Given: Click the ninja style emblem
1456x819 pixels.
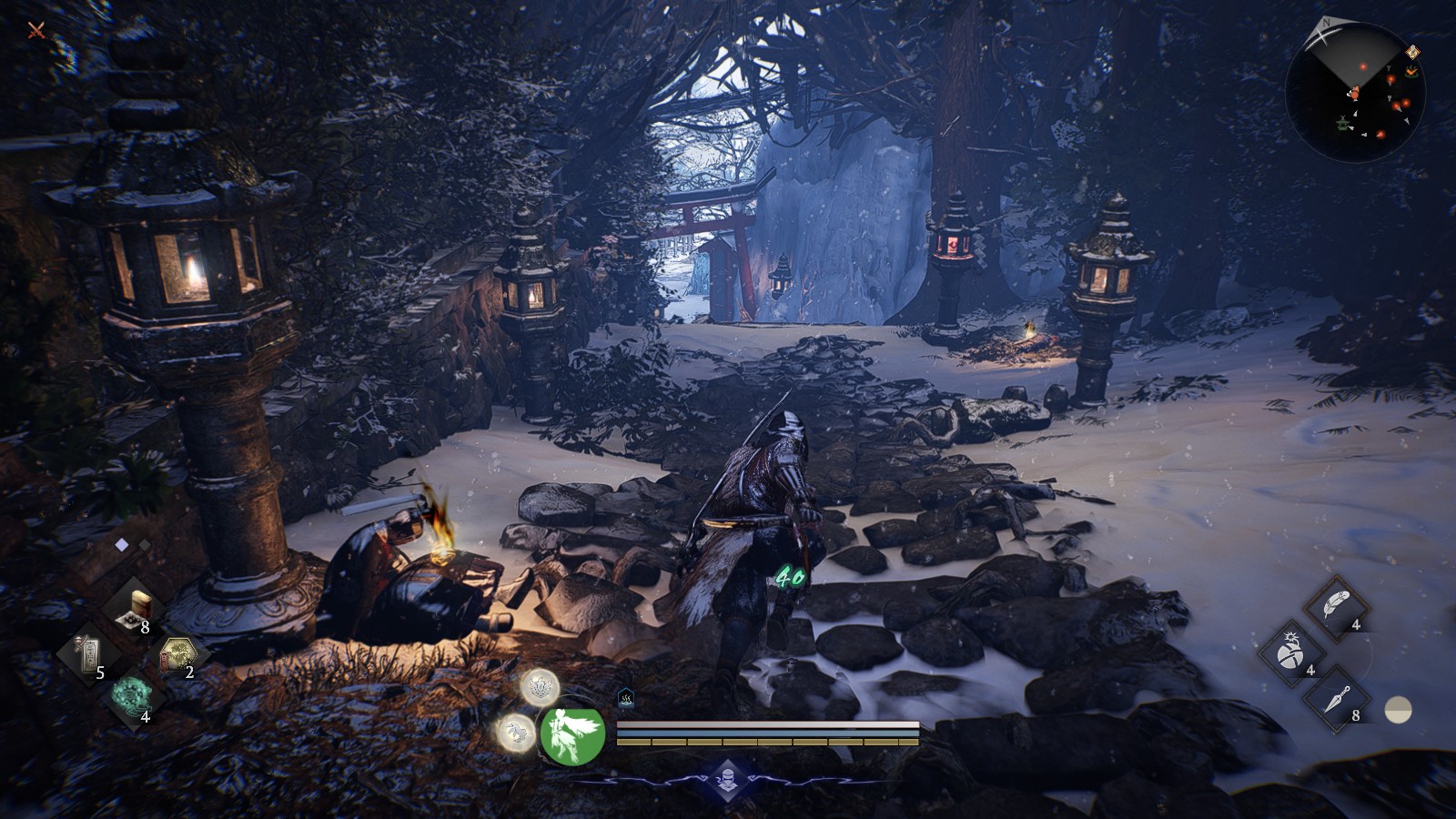Looking at the screenshot, I should [727, 780].
